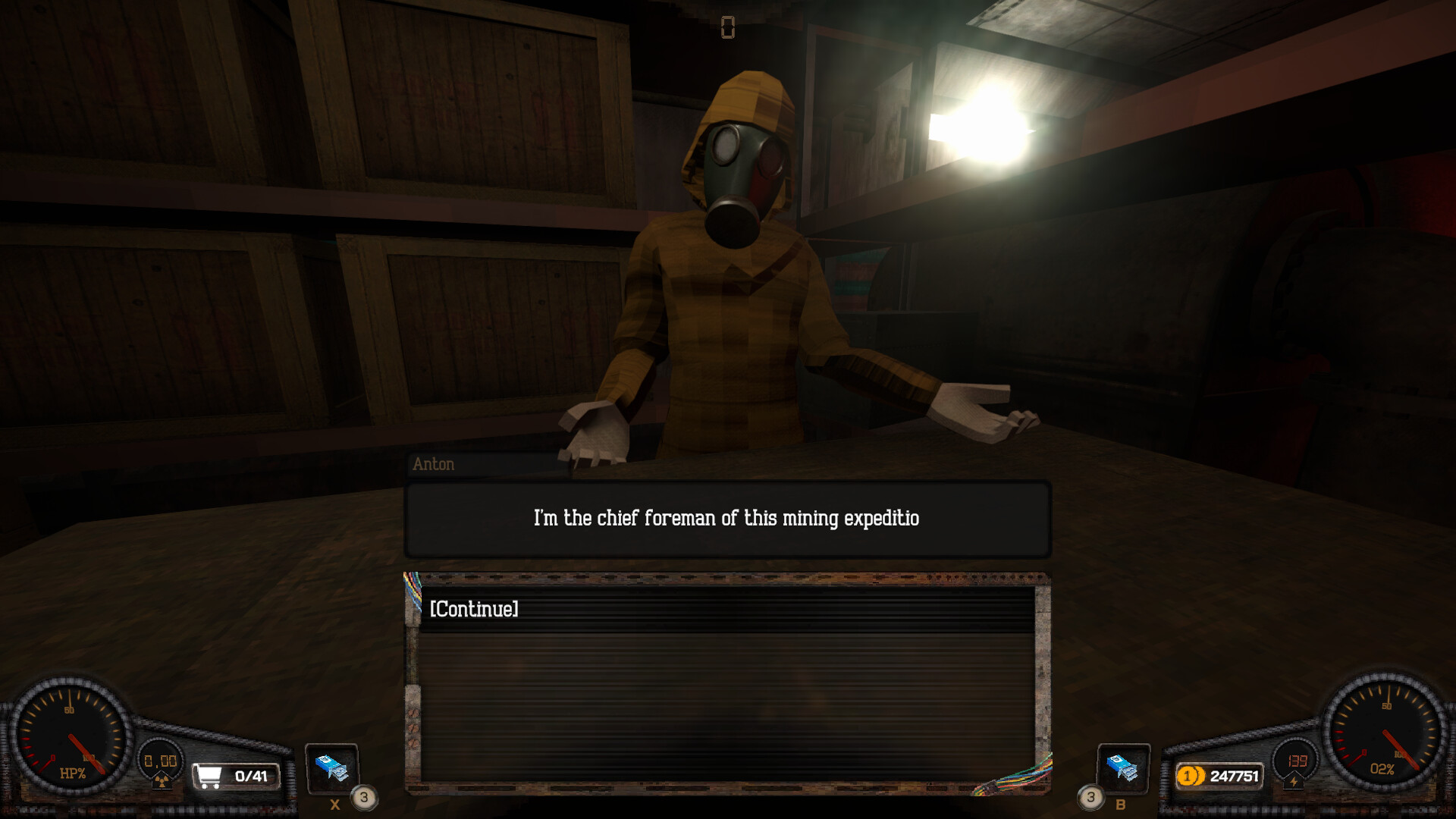Click the dosimeter reading 0.00
This screenshot has height=819, width=1456.
[x=158, y=760]
